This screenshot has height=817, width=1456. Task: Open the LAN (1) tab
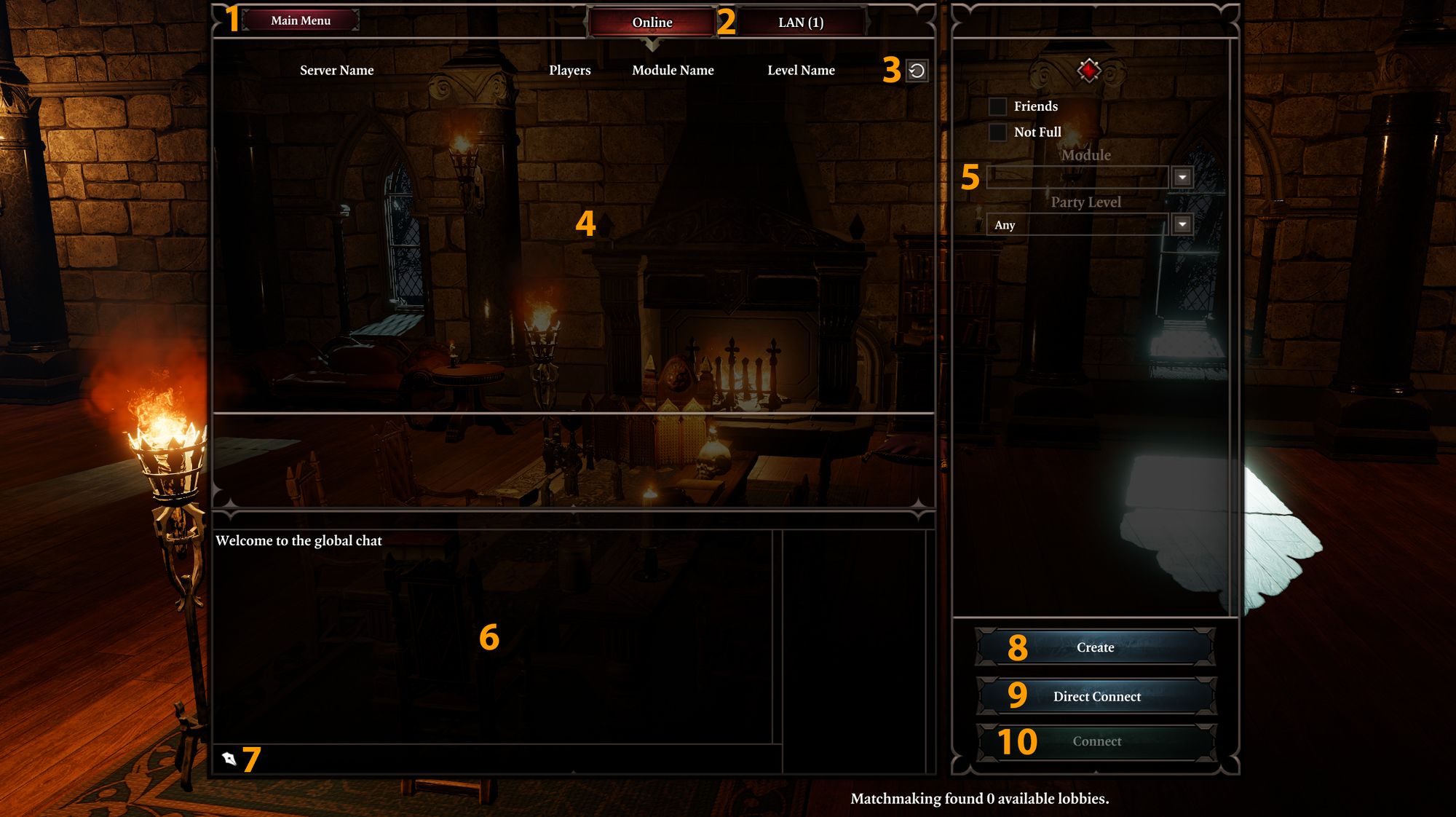click(800, 23)
